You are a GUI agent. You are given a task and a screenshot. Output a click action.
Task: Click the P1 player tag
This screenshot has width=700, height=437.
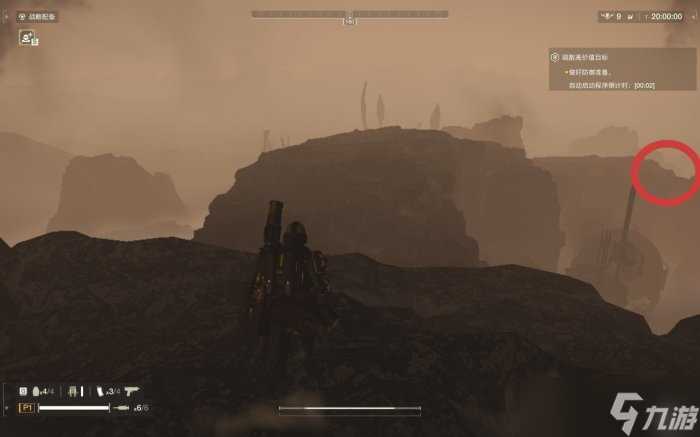(25, 408)
